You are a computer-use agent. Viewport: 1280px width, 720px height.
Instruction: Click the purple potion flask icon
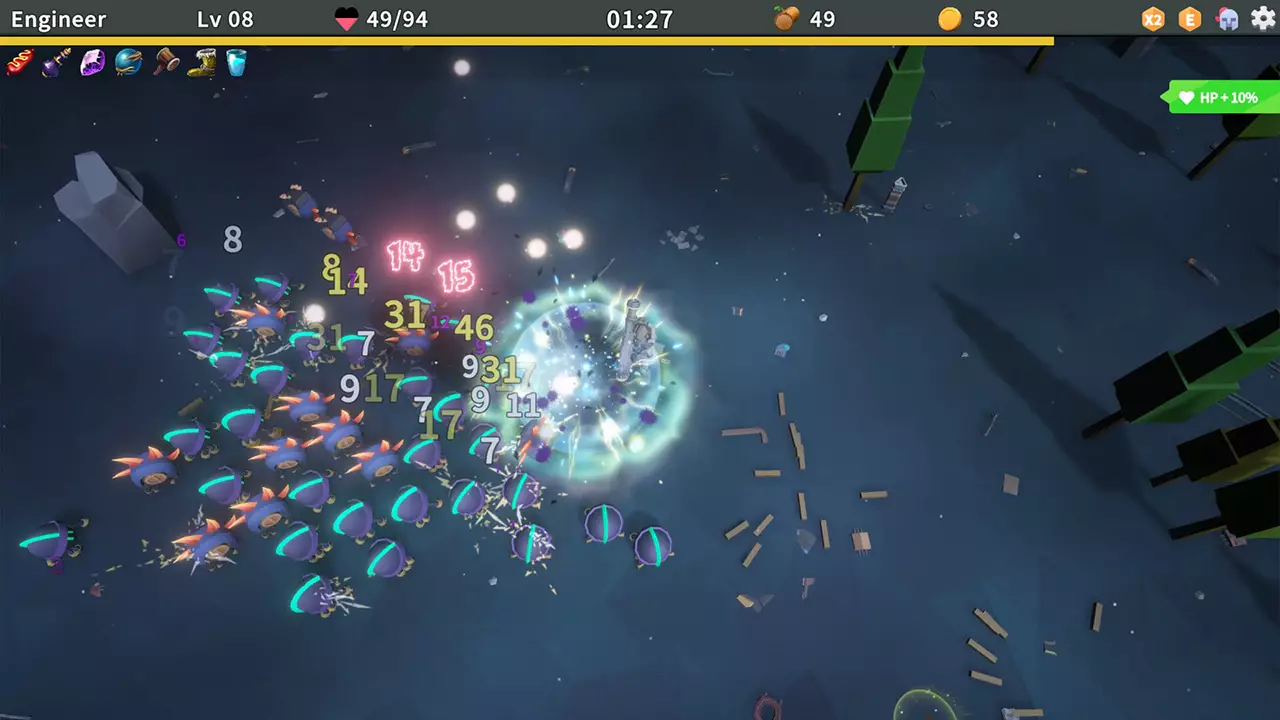(56, 63)
